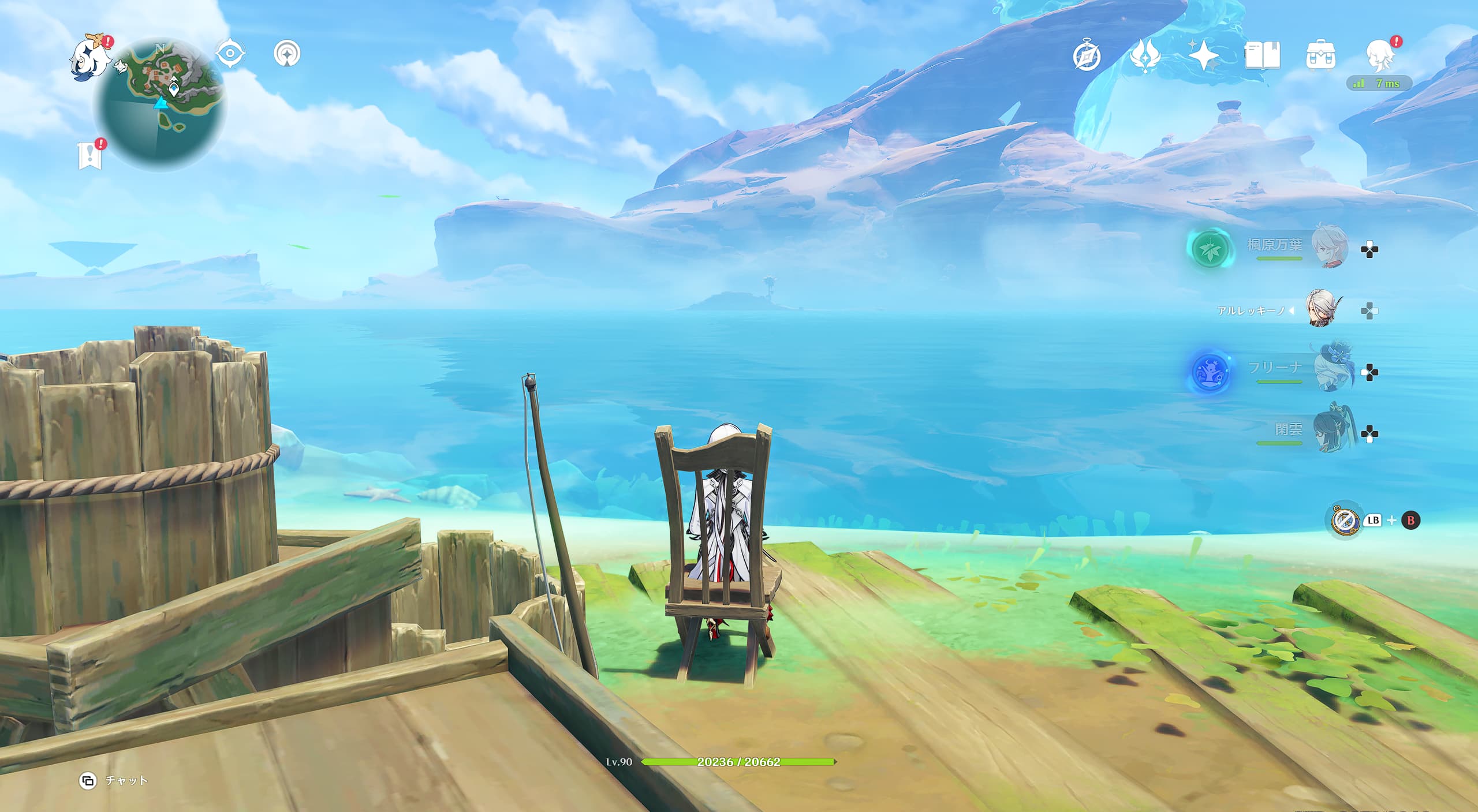Open the チャット chat box
This screenshot has height=812, width=1478.
click(114, 780)
